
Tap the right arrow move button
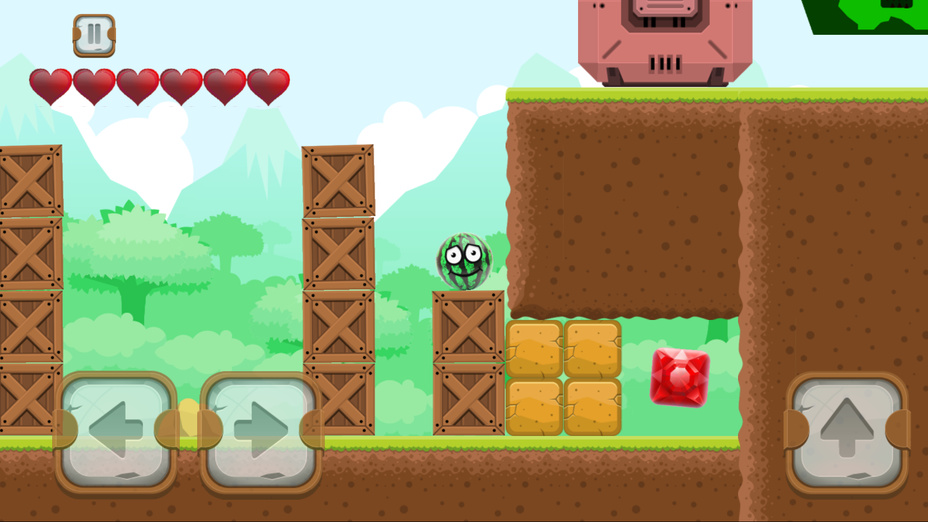[261, 431]
